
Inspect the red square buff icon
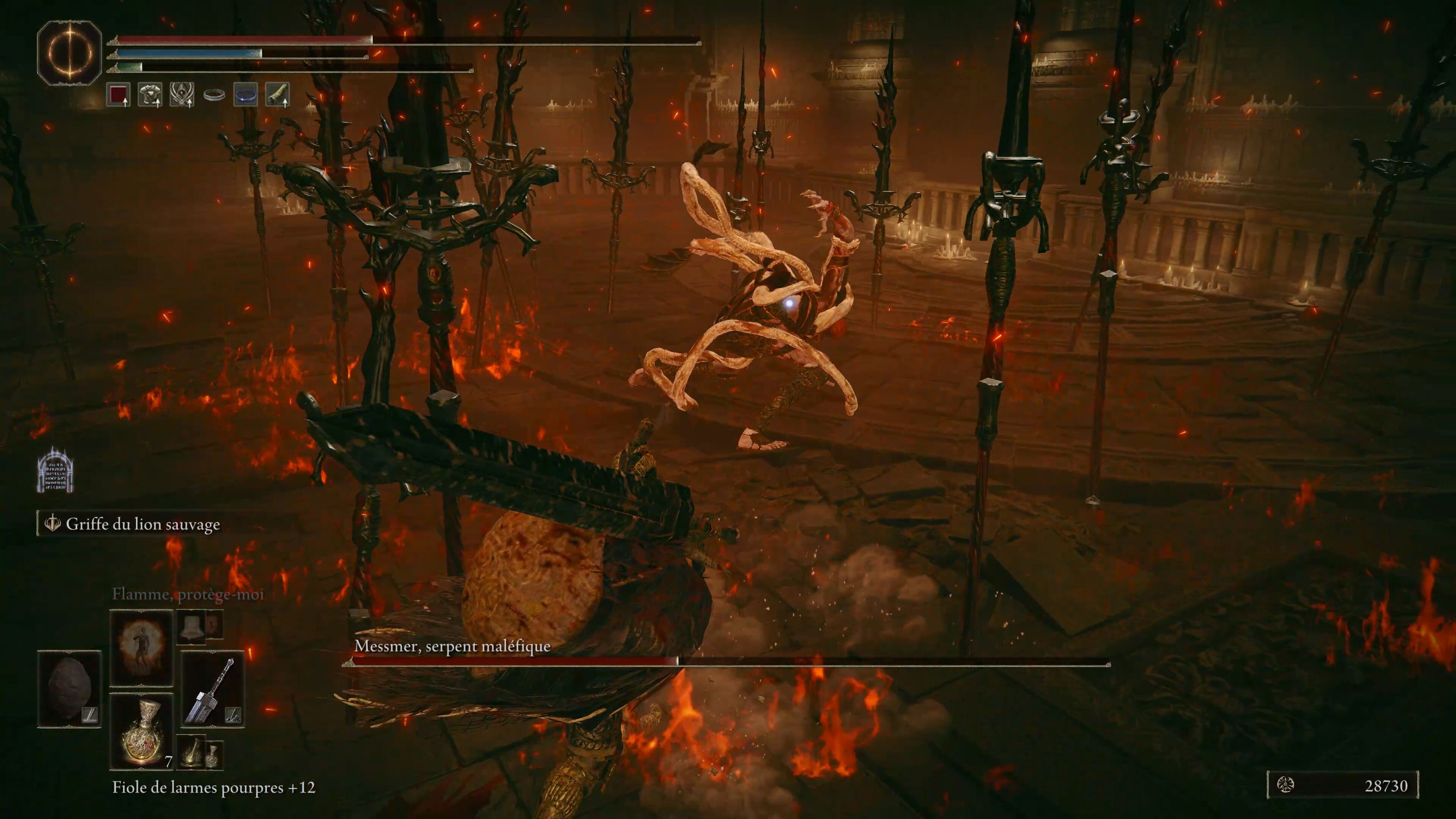tap(119, 94)
